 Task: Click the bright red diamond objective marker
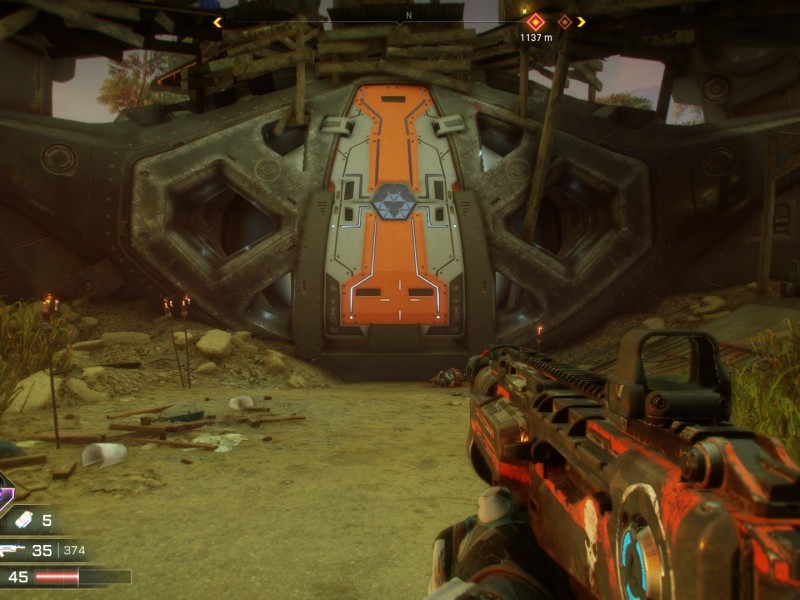point(535,21)
